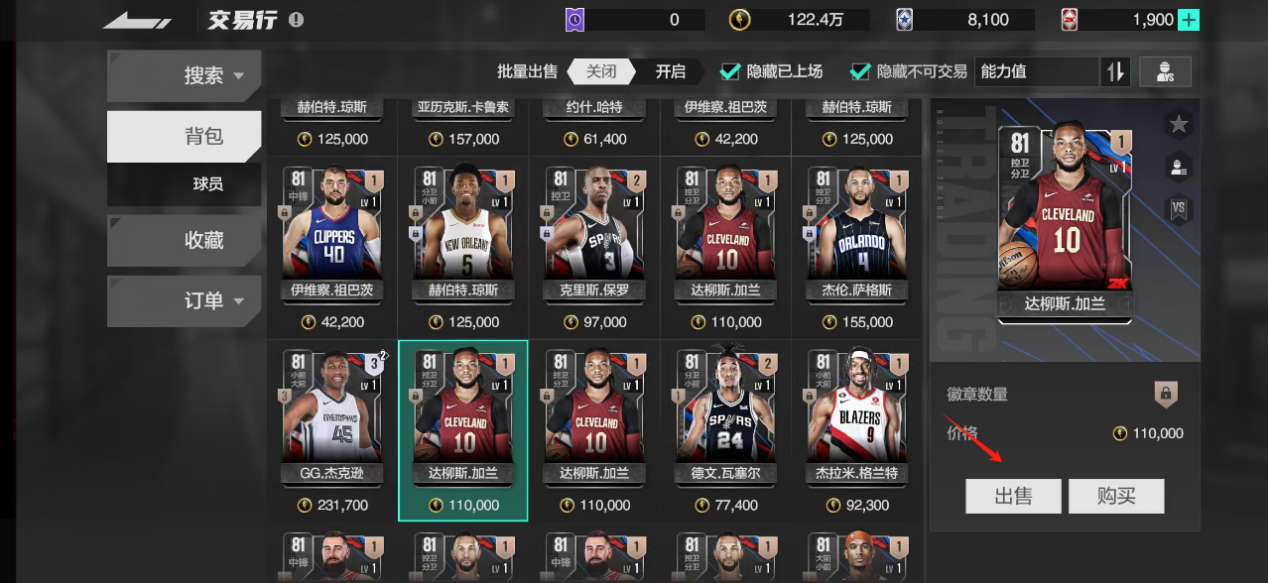
Task: Open the 交易行 info exclamation icon
Action: pyautogui.click(x=296, y=20)
